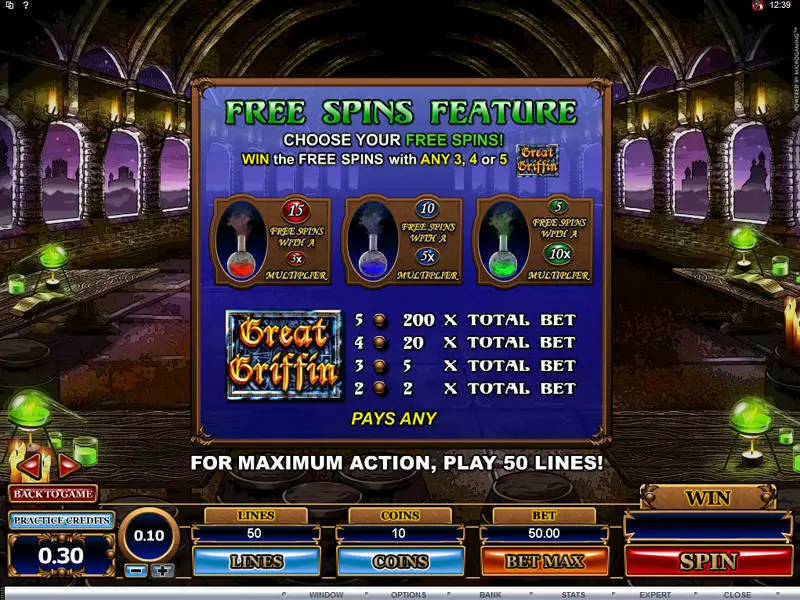Open the Window menu in bottom bar
This screenshot has height=600, width=800.
tap(325, 594)
